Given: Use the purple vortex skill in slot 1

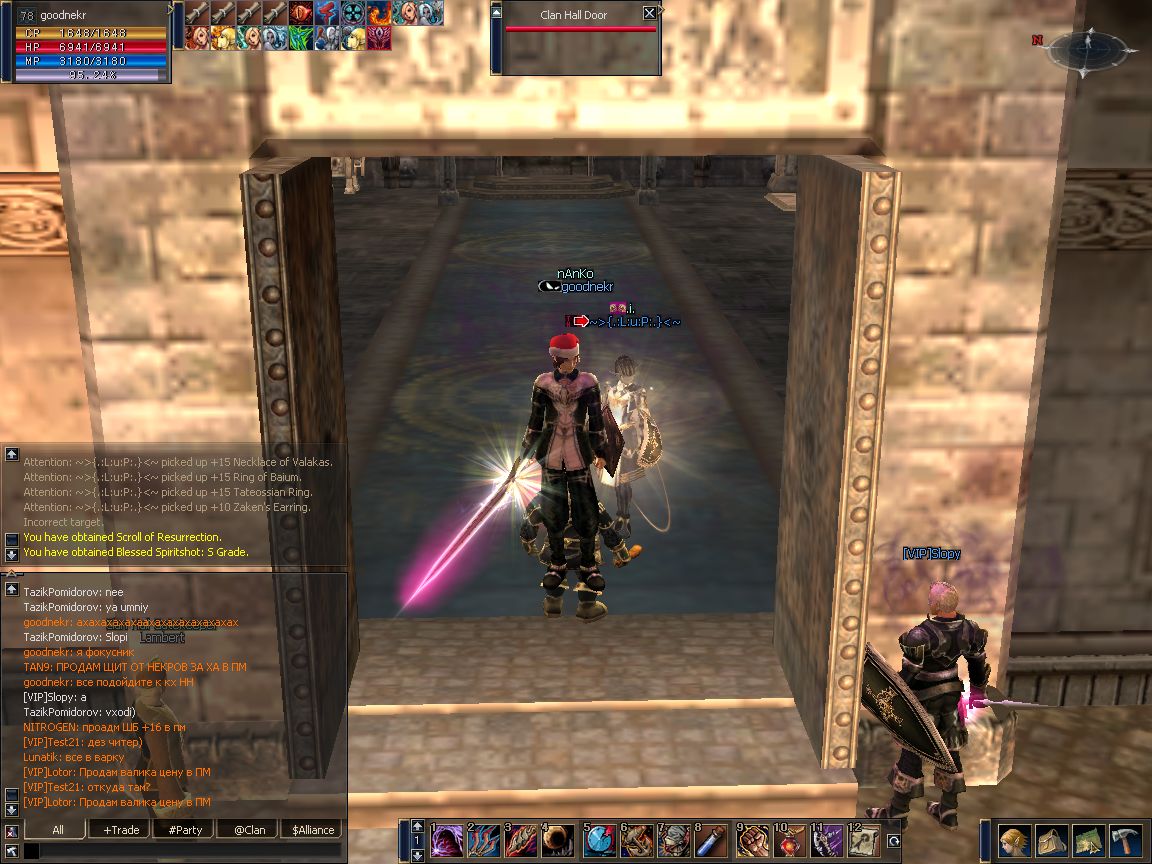Looking at the screenshot, I should click(x=445, y=840).
